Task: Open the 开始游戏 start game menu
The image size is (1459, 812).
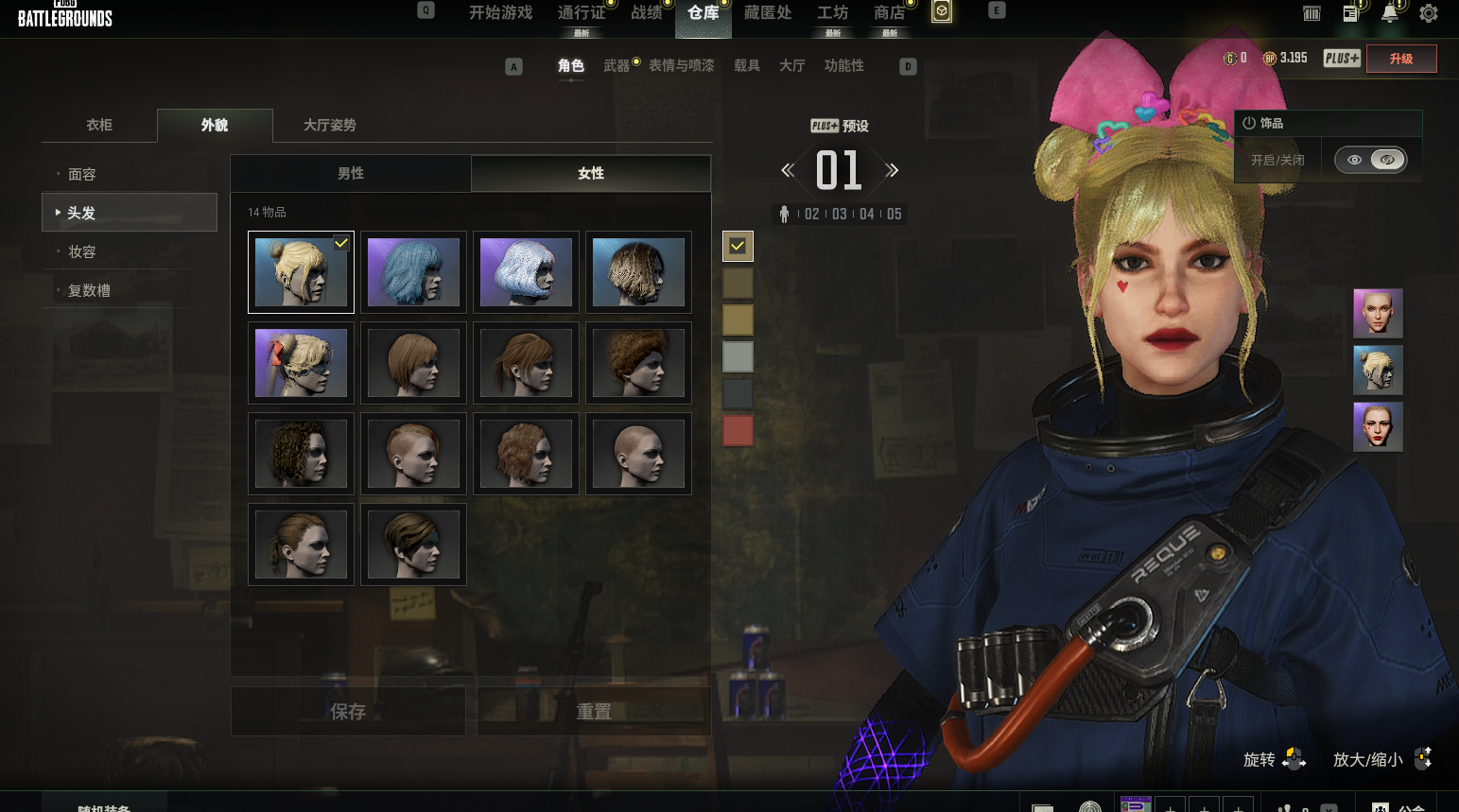Action: (x=500, y=13)
